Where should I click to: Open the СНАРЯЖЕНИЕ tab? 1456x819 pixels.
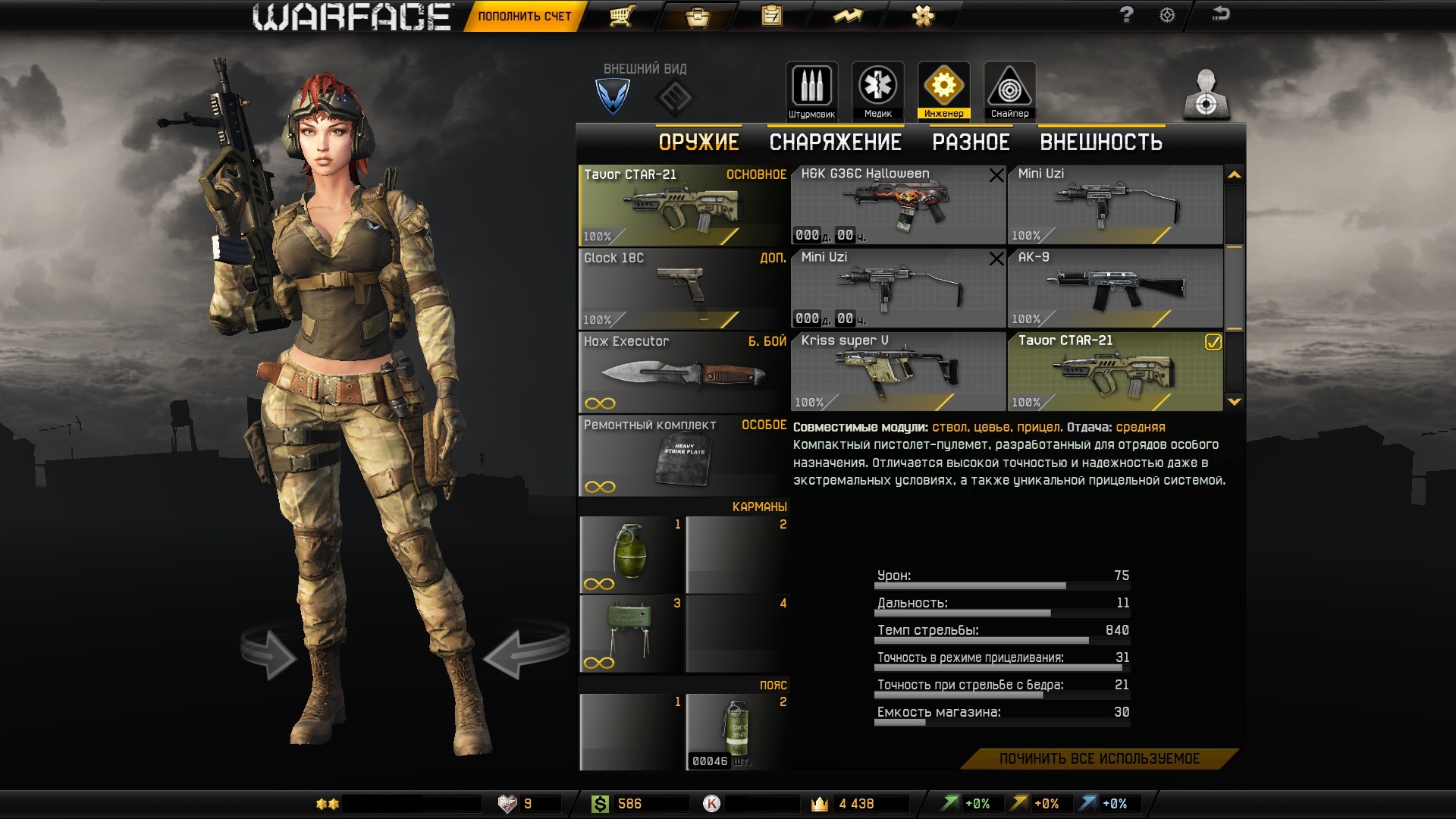coord(835,143)
